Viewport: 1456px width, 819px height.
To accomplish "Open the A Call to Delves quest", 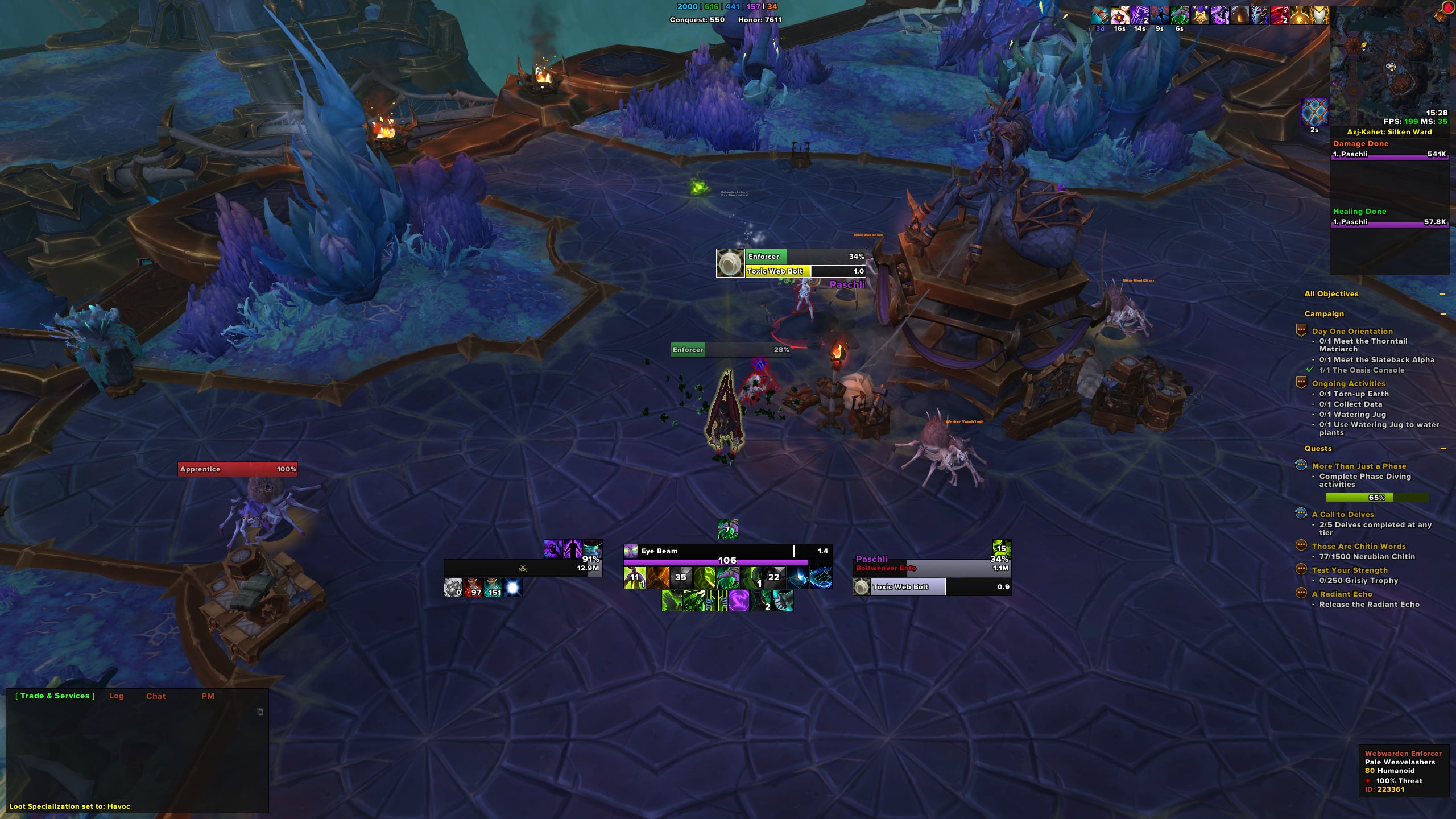I will coord(1342,514).
